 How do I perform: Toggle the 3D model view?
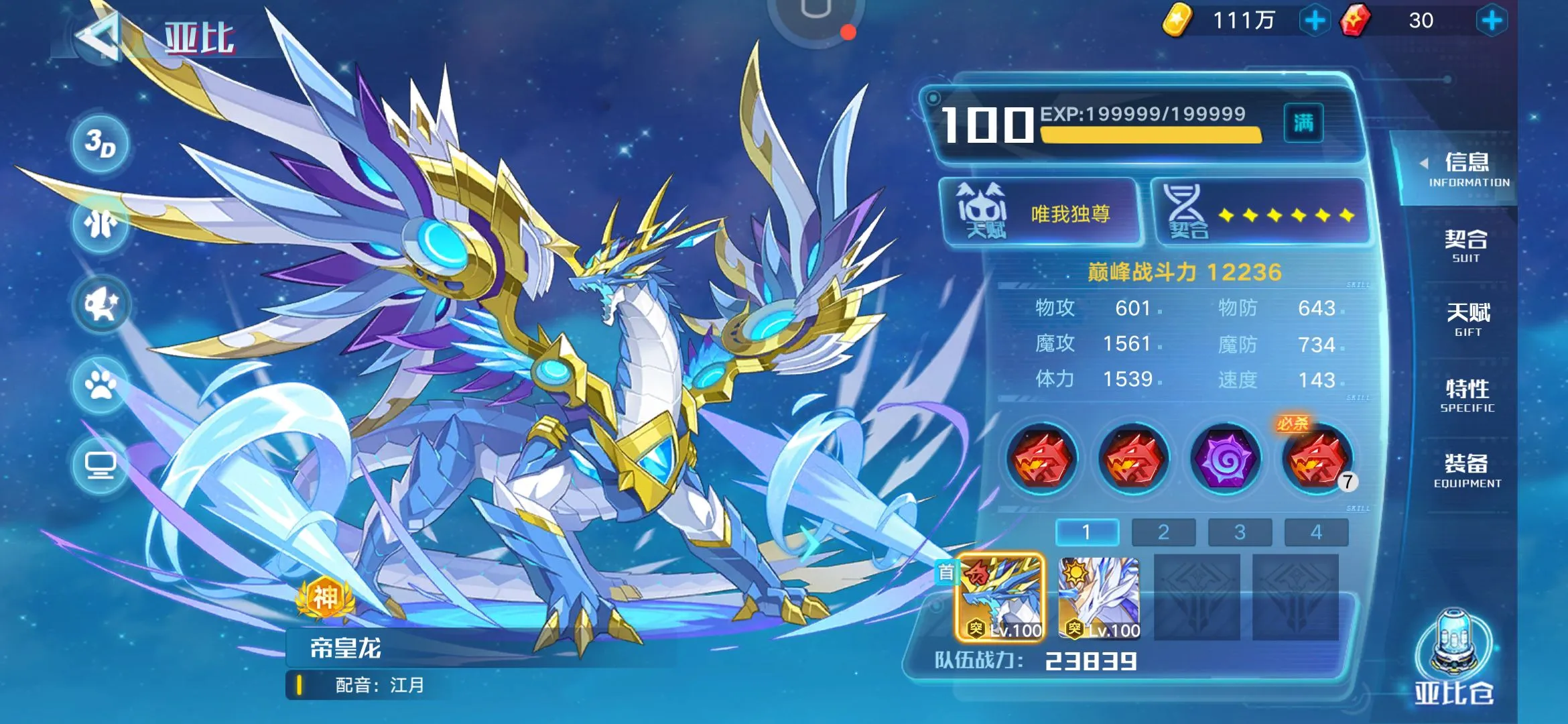click(101, 143)
